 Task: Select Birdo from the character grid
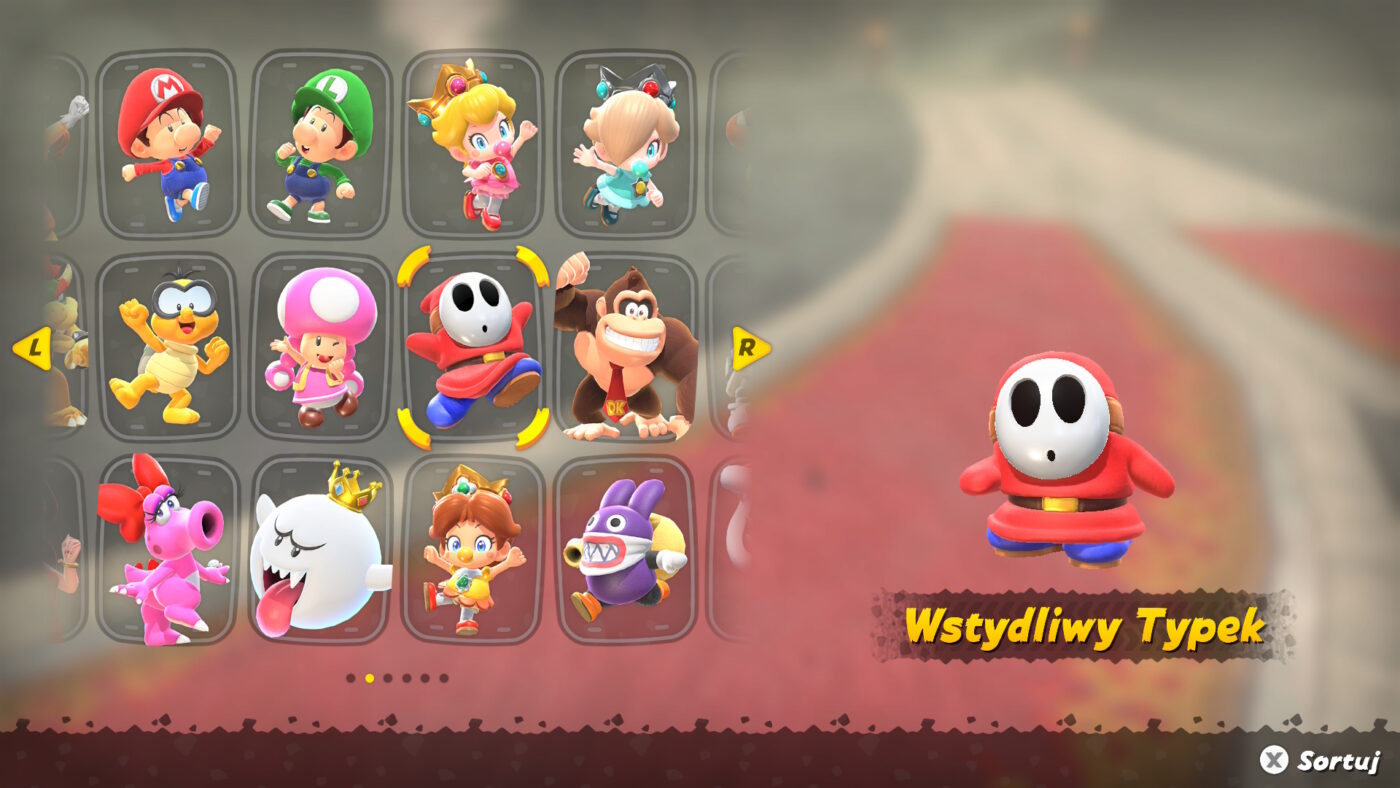165,545
